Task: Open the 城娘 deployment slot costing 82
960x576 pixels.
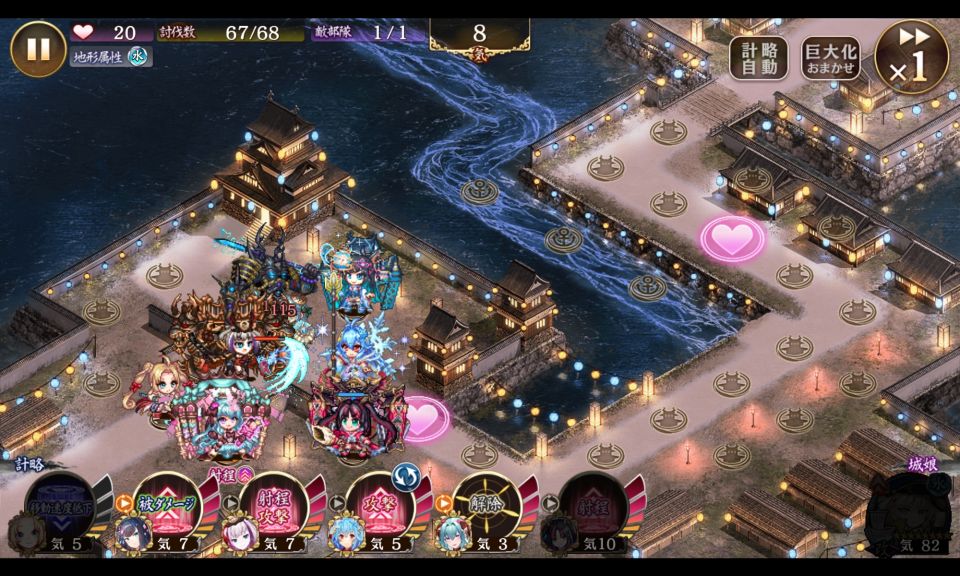Action: (x=912, y=512)
